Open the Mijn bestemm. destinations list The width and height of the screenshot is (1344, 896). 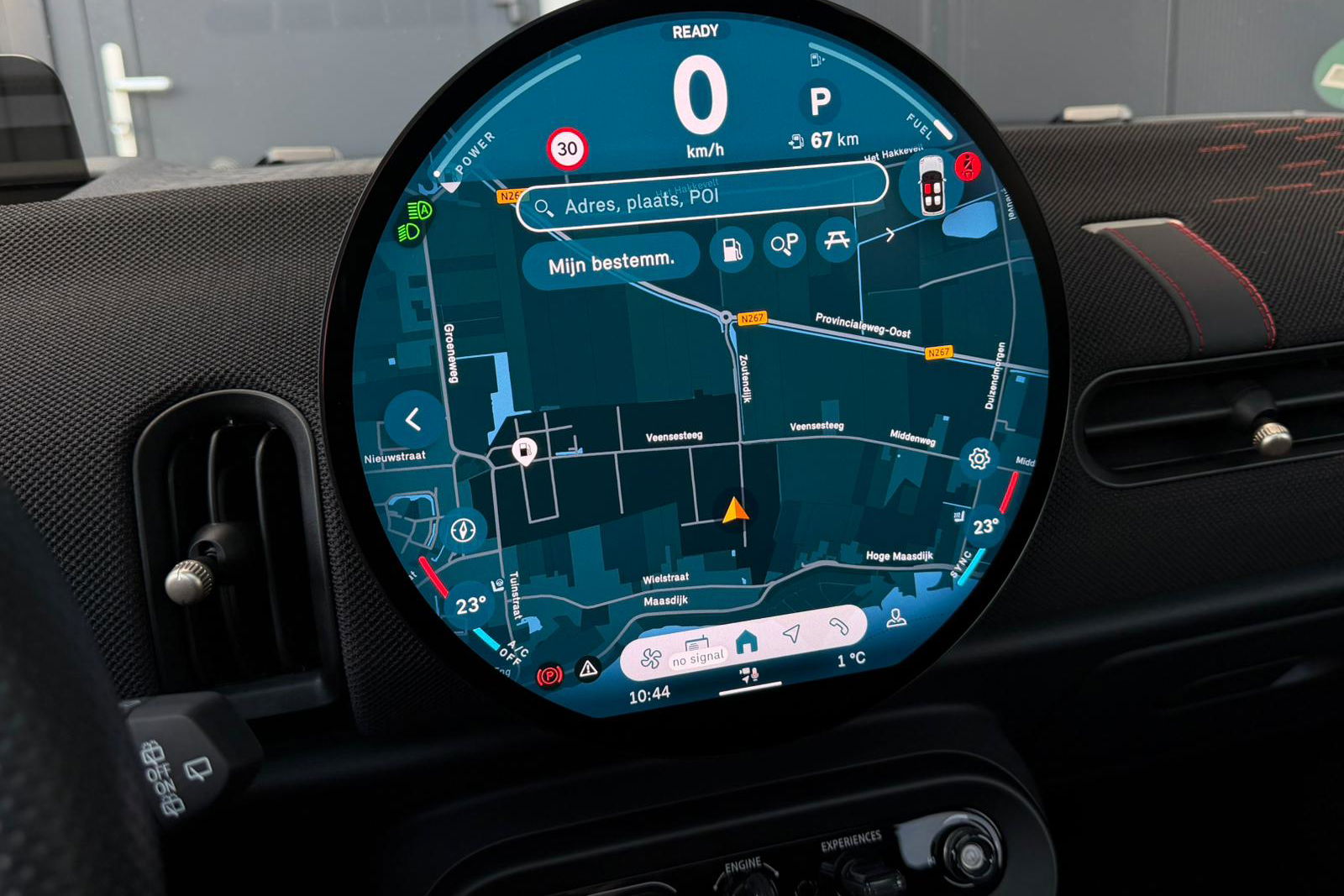(x=611, y=264)
